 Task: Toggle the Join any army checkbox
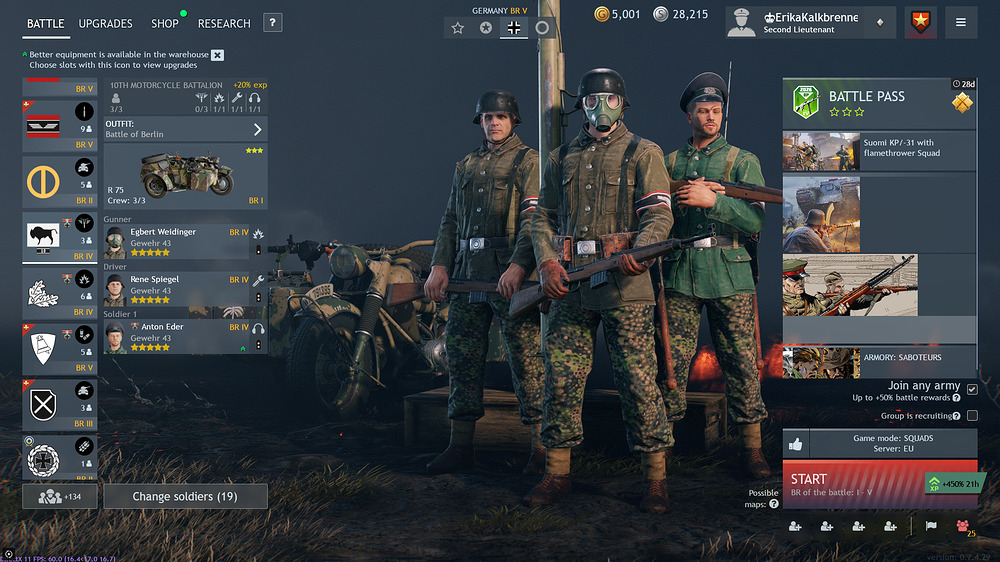tap(972, 390)
